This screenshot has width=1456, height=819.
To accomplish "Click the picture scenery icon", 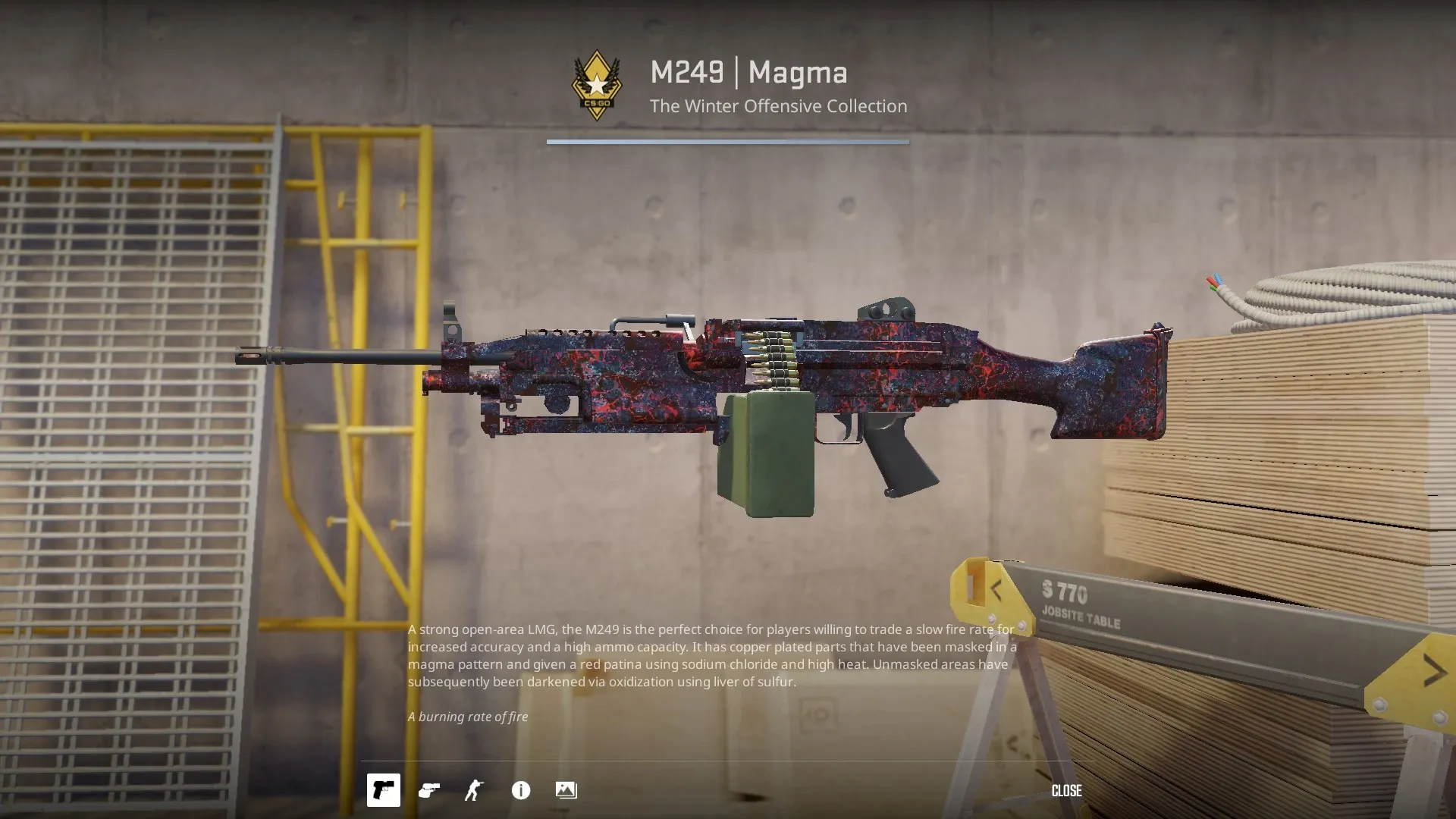I will click(x=566, y=790).
